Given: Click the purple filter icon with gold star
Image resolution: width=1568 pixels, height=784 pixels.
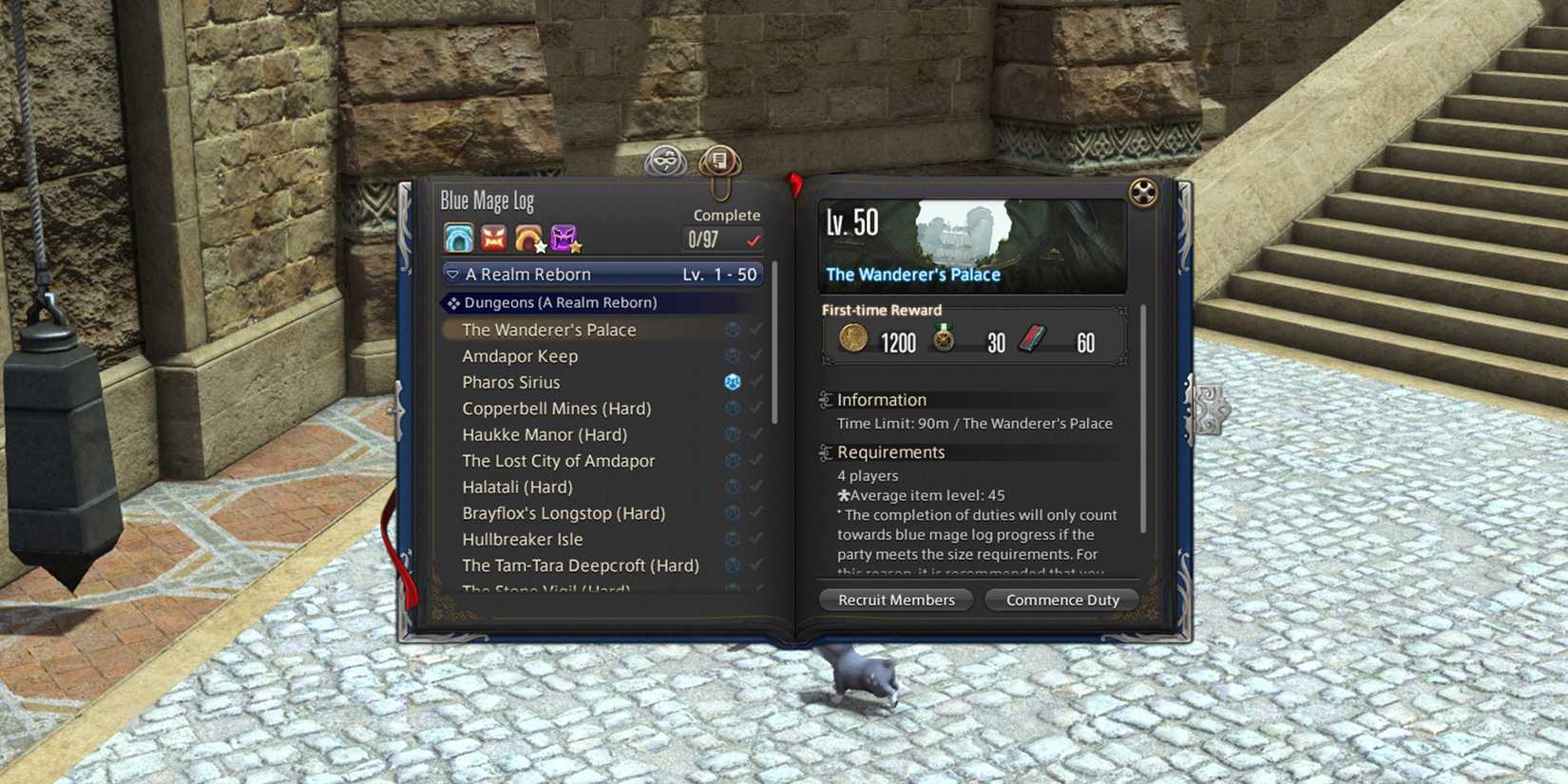Looking at the screenshot, I should point(564,237).
